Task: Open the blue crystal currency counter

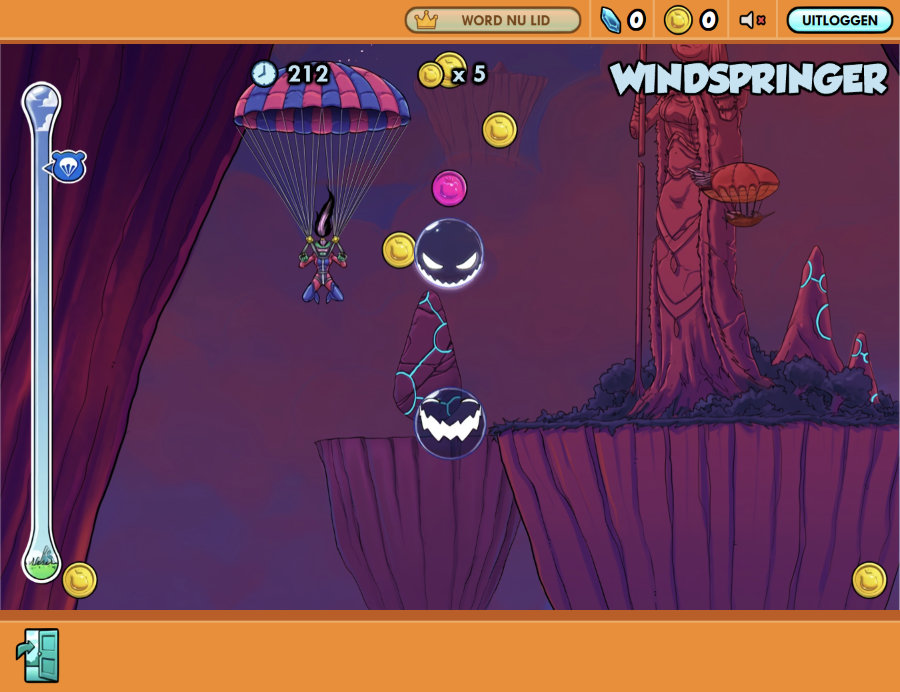Action: [622, 20]
